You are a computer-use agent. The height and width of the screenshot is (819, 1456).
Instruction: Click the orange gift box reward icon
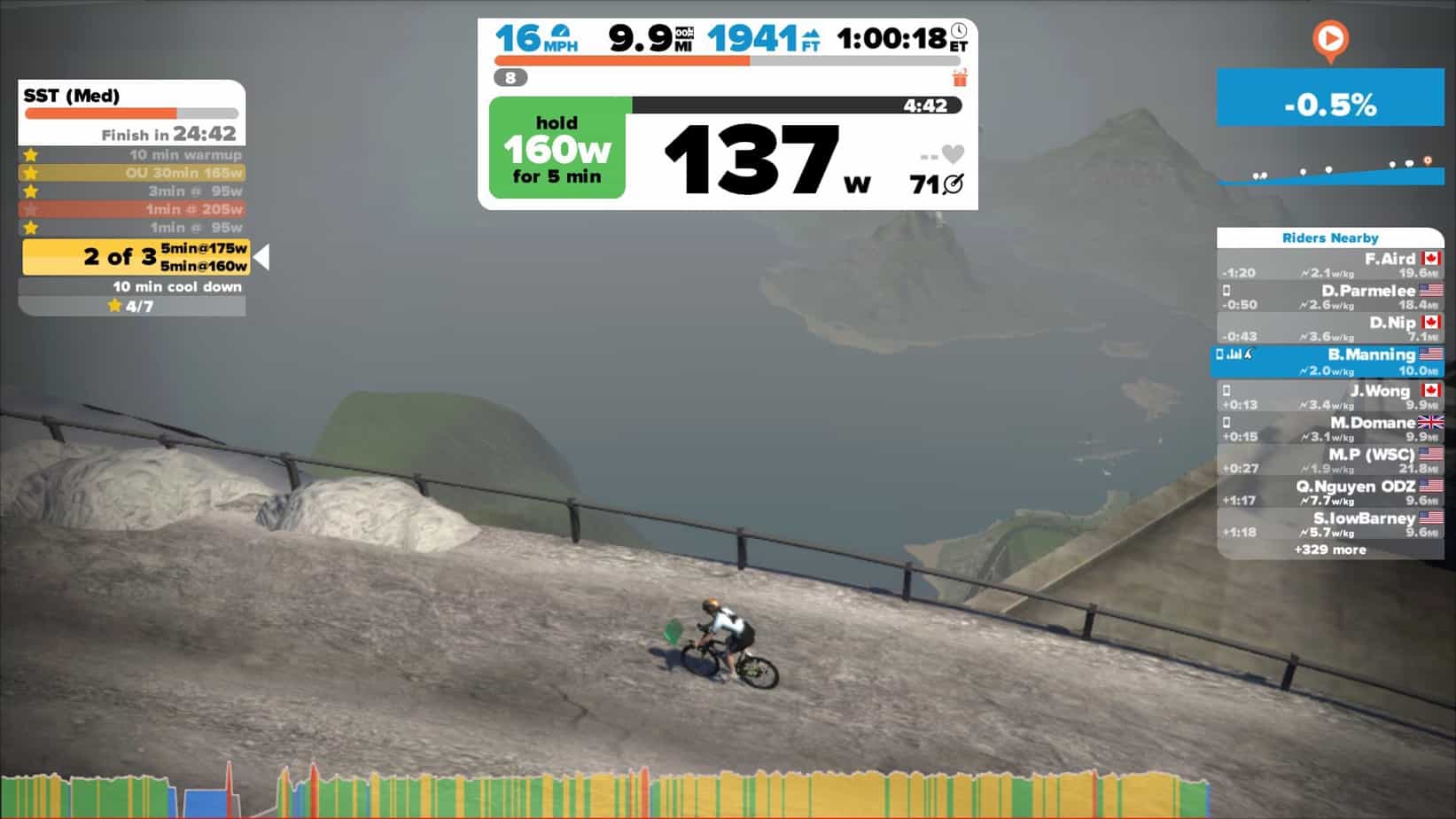pos(957,77)
